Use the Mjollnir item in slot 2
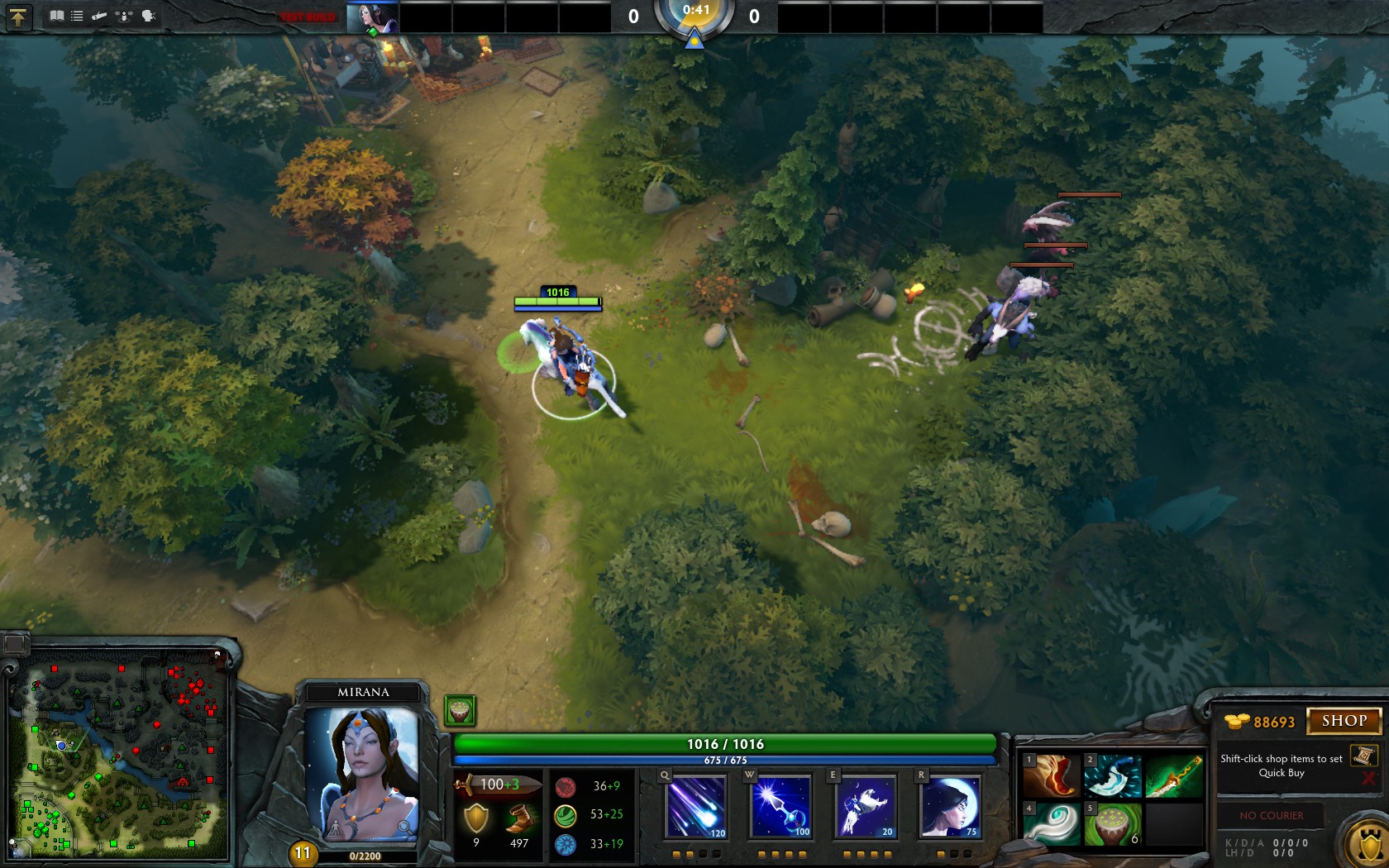1389x868 pixels. coord(1113,775)
